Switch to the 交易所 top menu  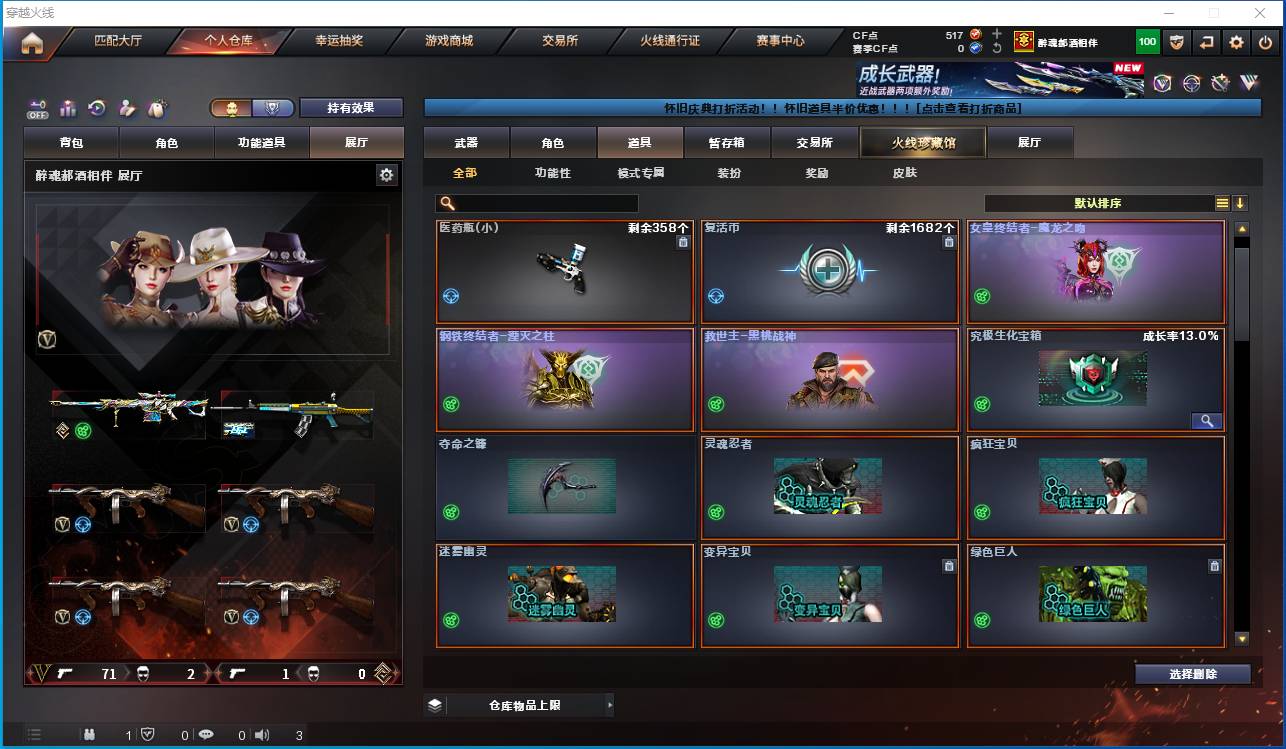point(560,42)
